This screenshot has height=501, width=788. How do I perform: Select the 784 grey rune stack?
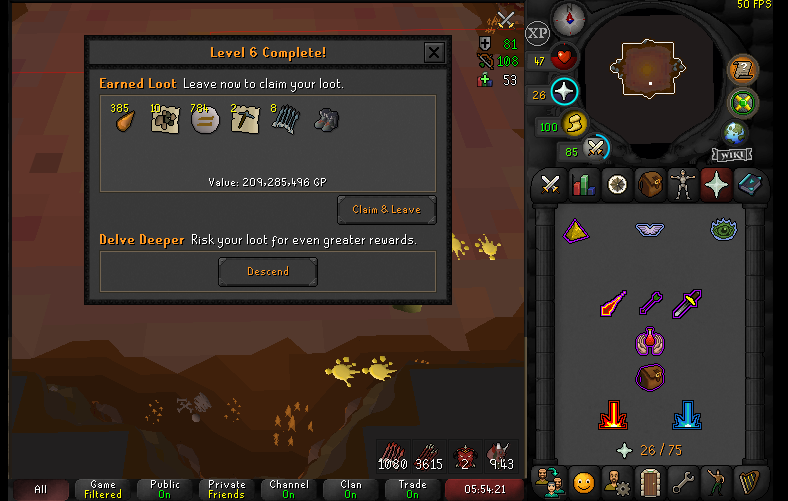[x=205, y=120]
